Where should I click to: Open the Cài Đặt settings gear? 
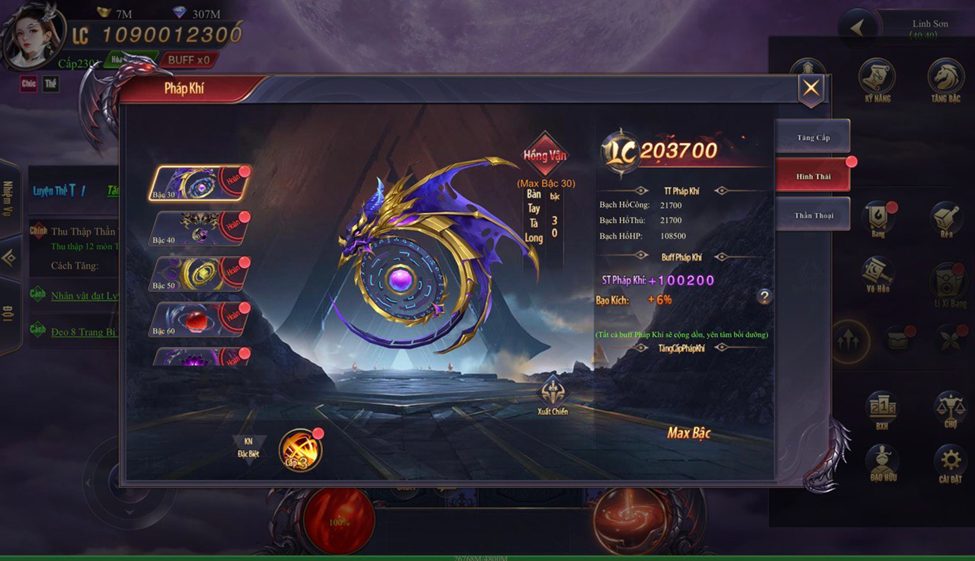(x=948, y=464)
